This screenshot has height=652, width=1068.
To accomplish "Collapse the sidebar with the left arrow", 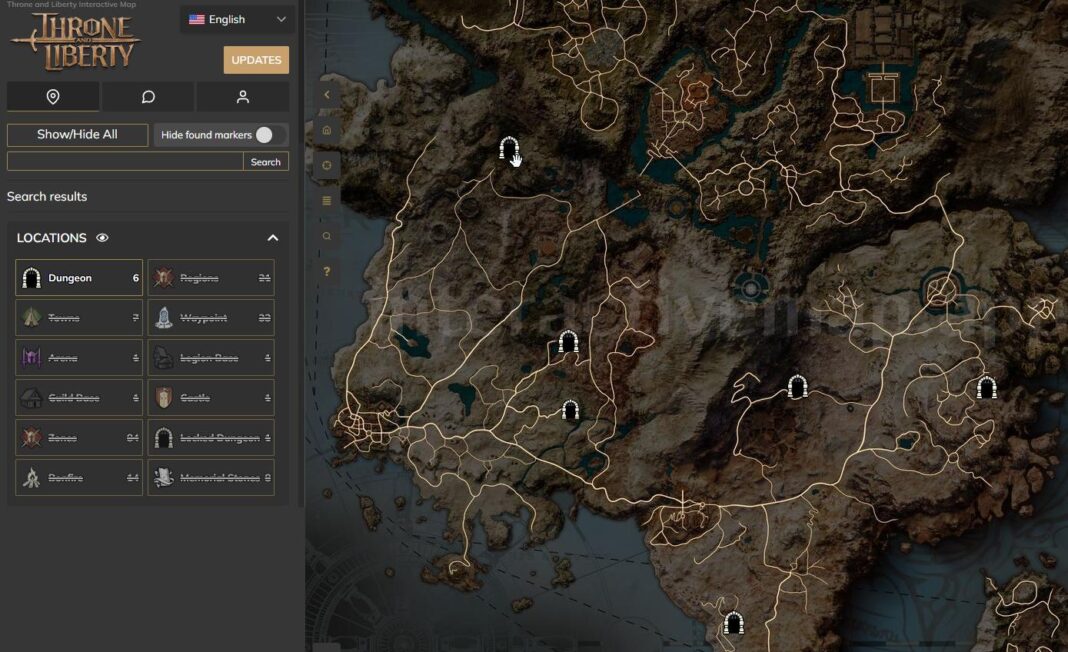I will 326,95.
